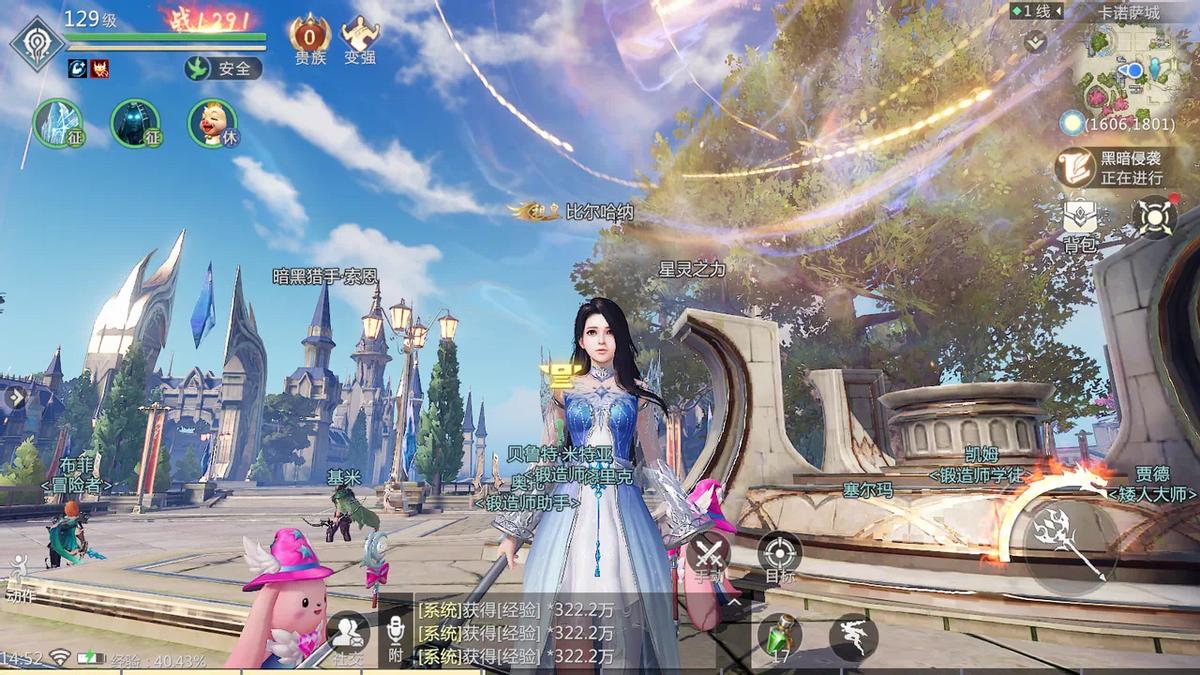1200x675 pixels.
Task: Open the 变强 power-up menu
Action: pyautogui.click(x=360, y=39)
